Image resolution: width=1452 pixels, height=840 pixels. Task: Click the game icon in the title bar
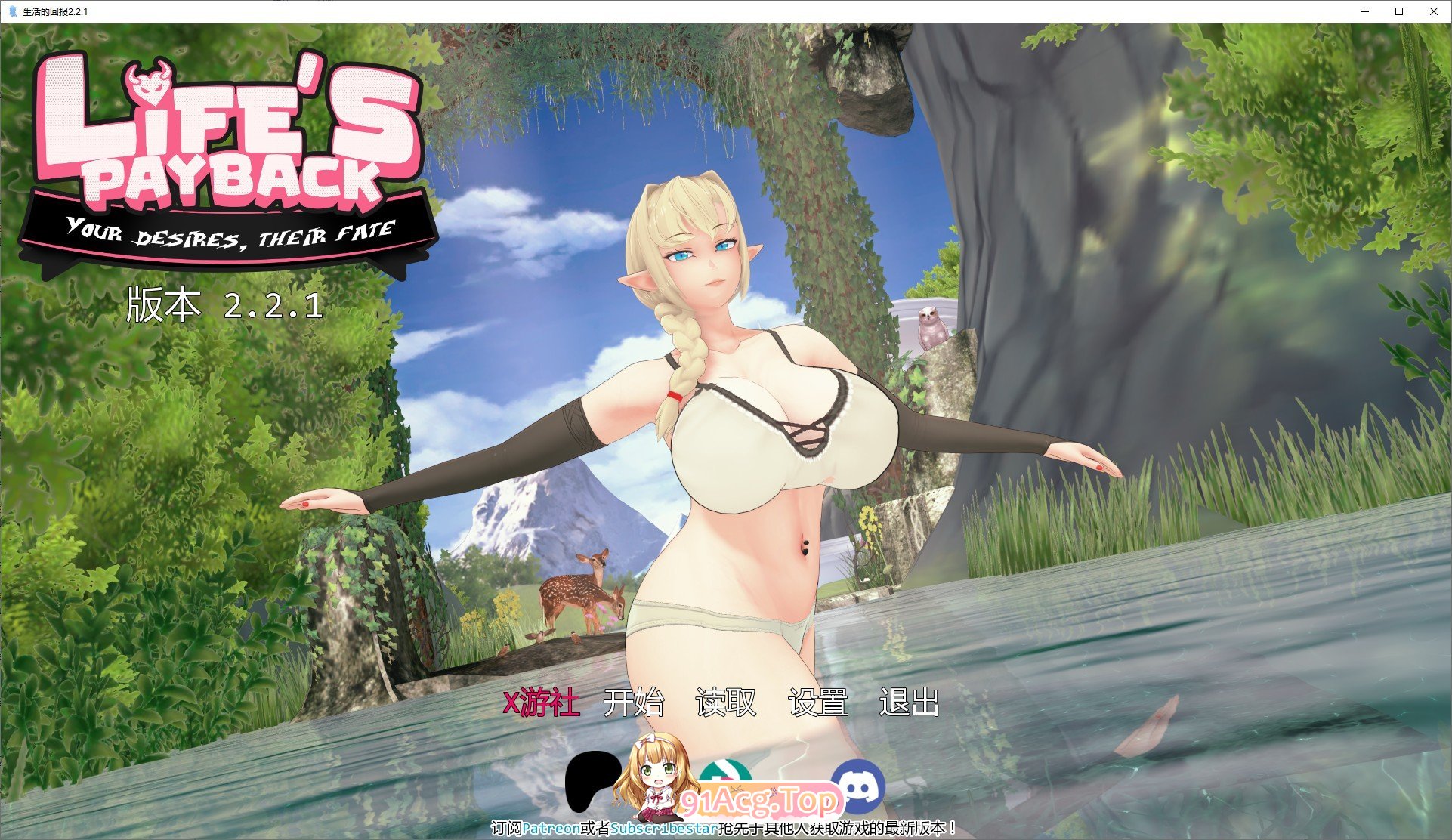(x=11, y=11)
